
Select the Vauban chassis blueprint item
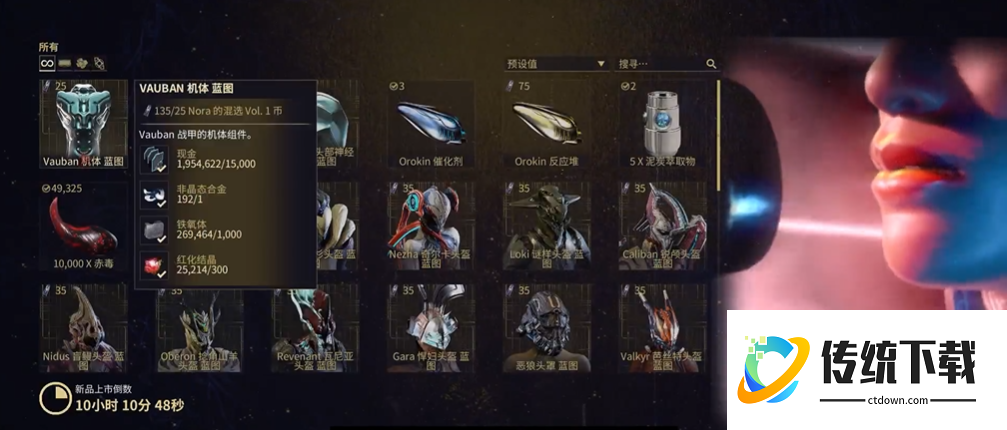point(84,123)
